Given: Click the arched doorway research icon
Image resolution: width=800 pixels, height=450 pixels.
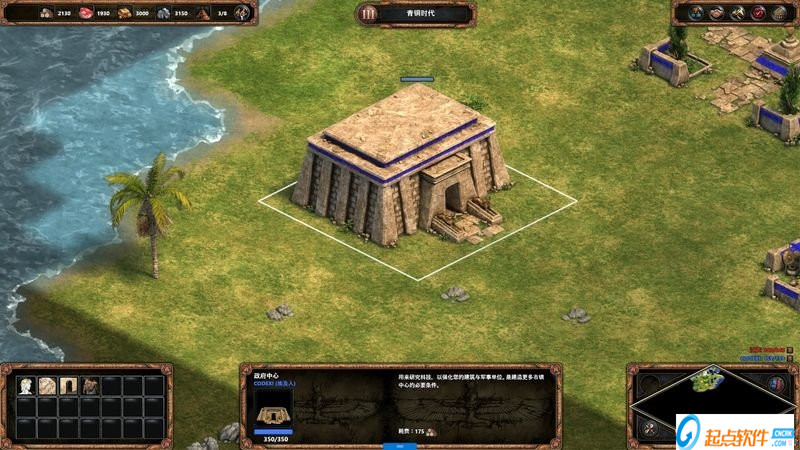Looking at the screenshot, I should click(69, 385).
